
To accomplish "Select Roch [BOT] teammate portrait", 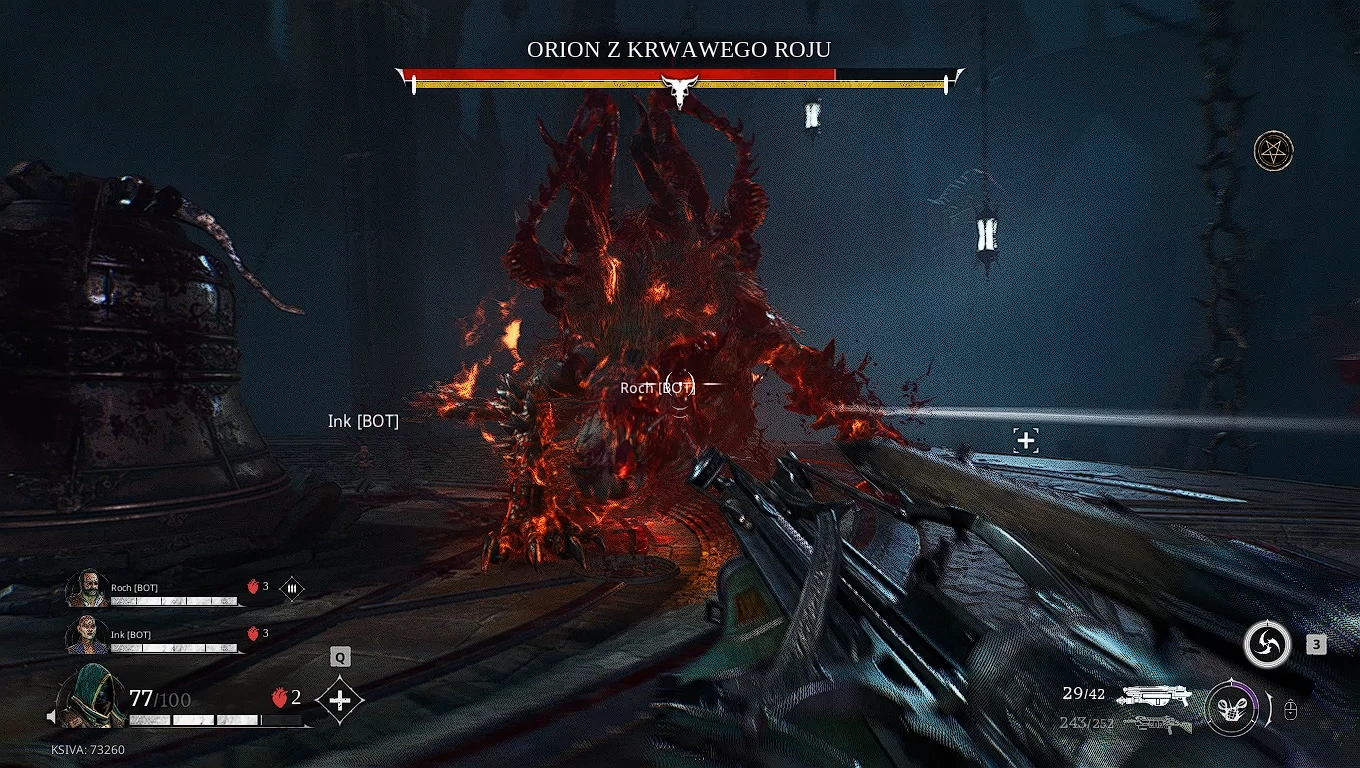I will 87,588.
